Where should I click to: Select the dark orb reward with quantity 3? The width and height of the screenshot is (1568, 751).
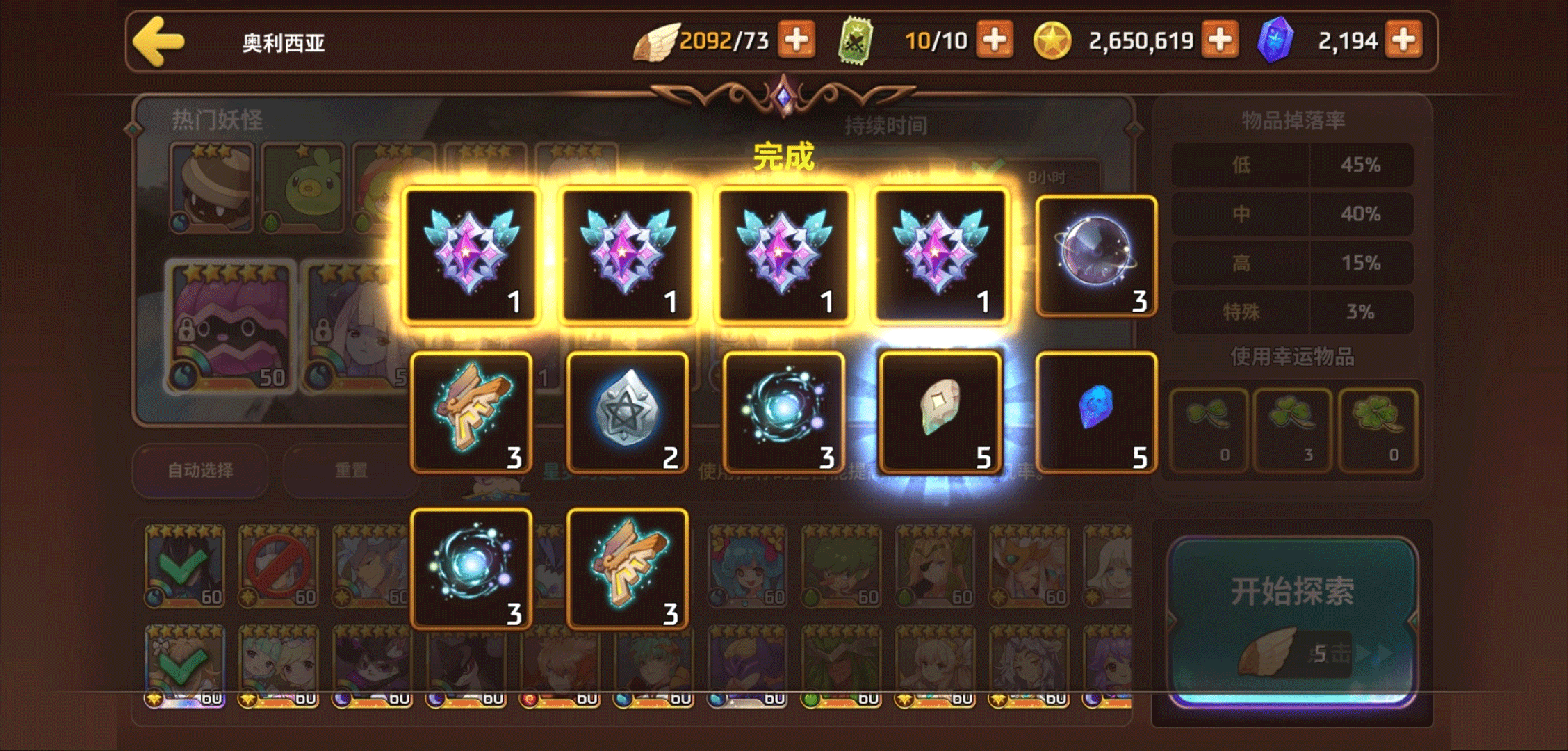(1096, 256)
